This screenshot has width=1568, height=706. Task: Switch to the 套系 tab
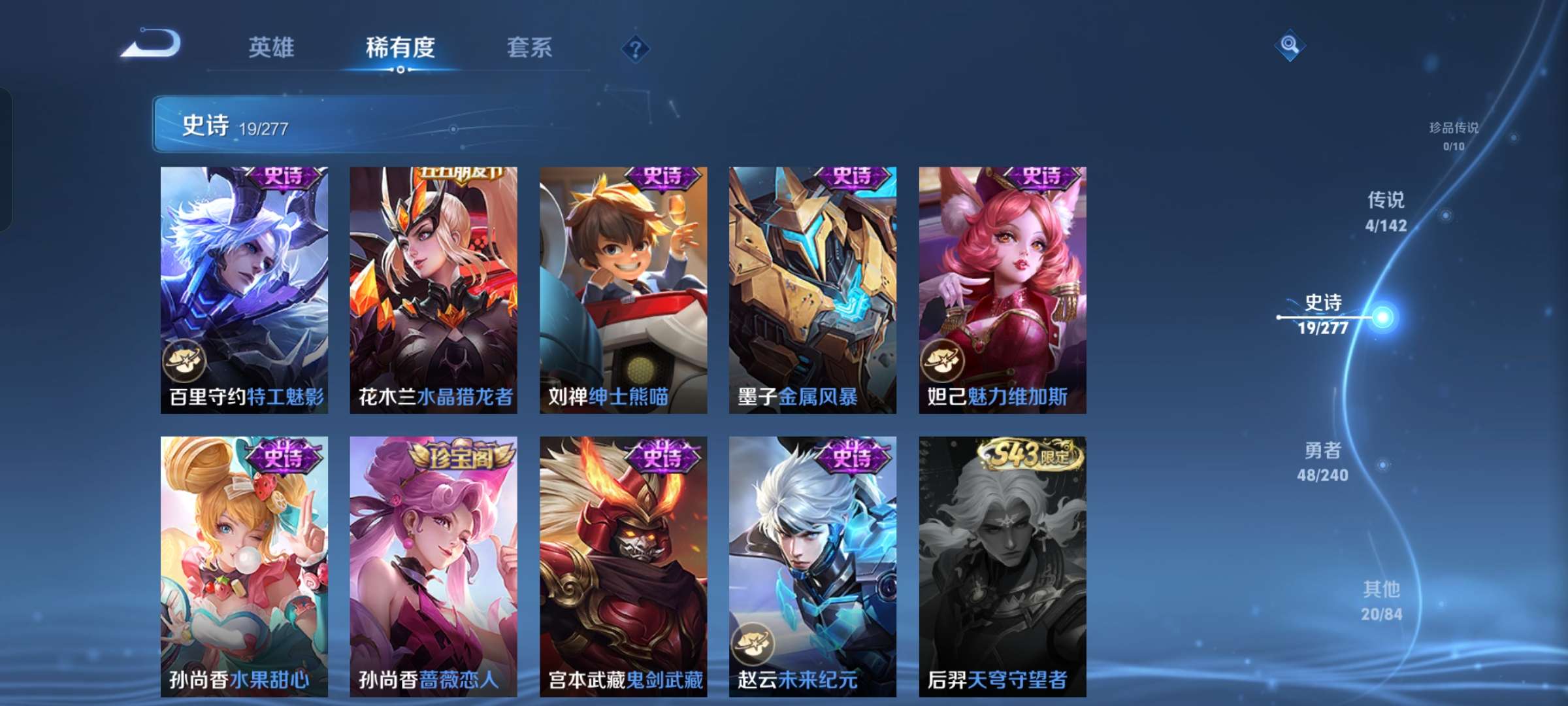(x=529, y=47)
